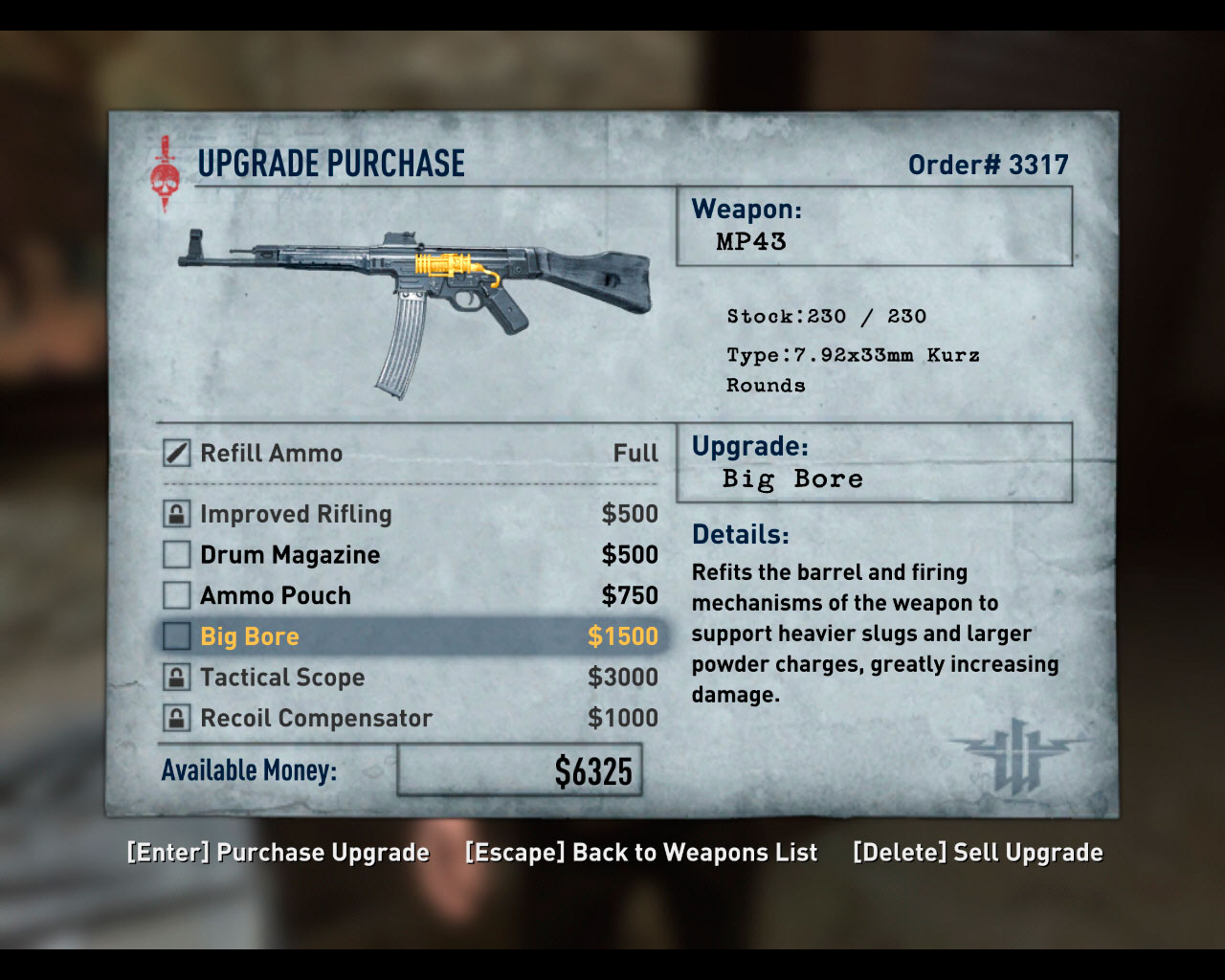Choose the Recoil Compensator upgrade

pyautogui.click(x=316, y=718)
